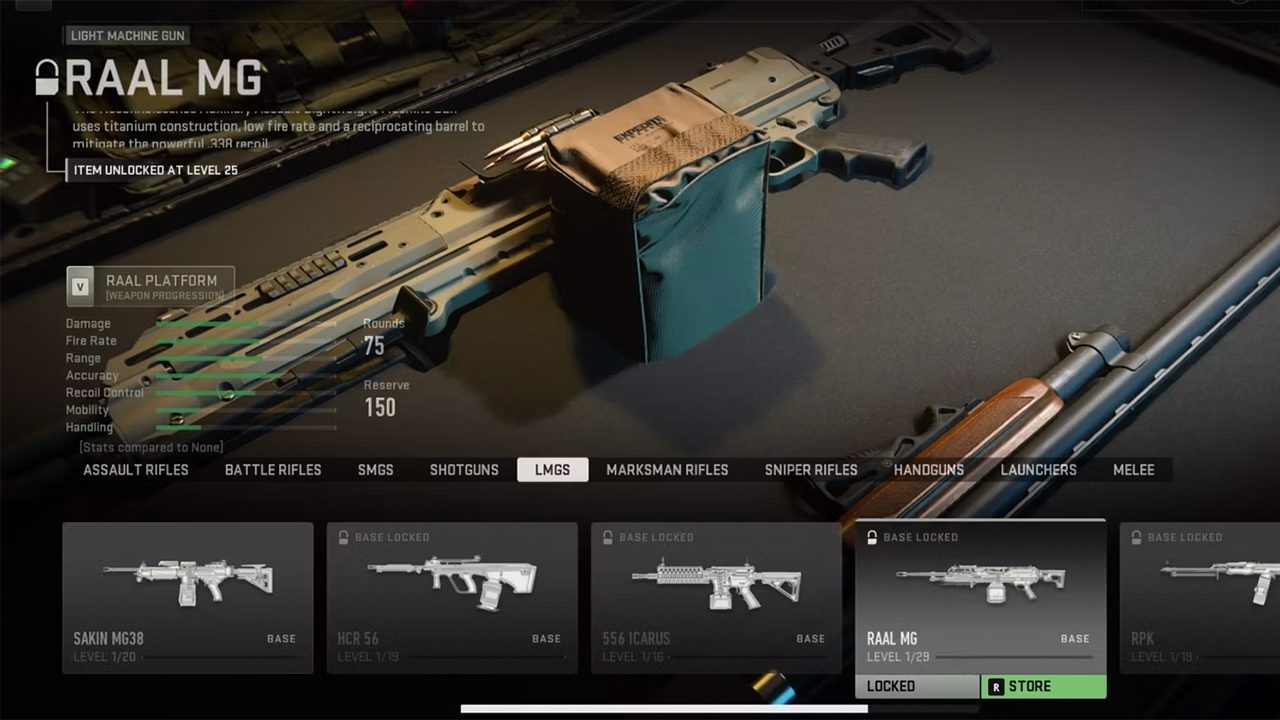Image resolution: width=1280 pixels, height=720 pixels.
Task: Choose the Handguns tab
Action: point(929,470)
